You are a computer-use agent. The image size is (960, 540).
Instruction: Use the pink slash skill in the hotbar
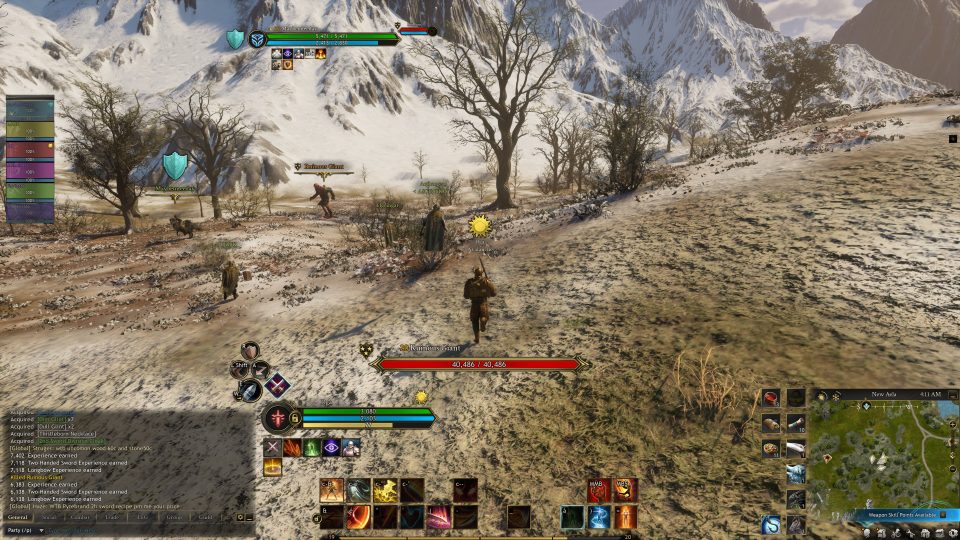pyautogui.click(x=438, y=516)
